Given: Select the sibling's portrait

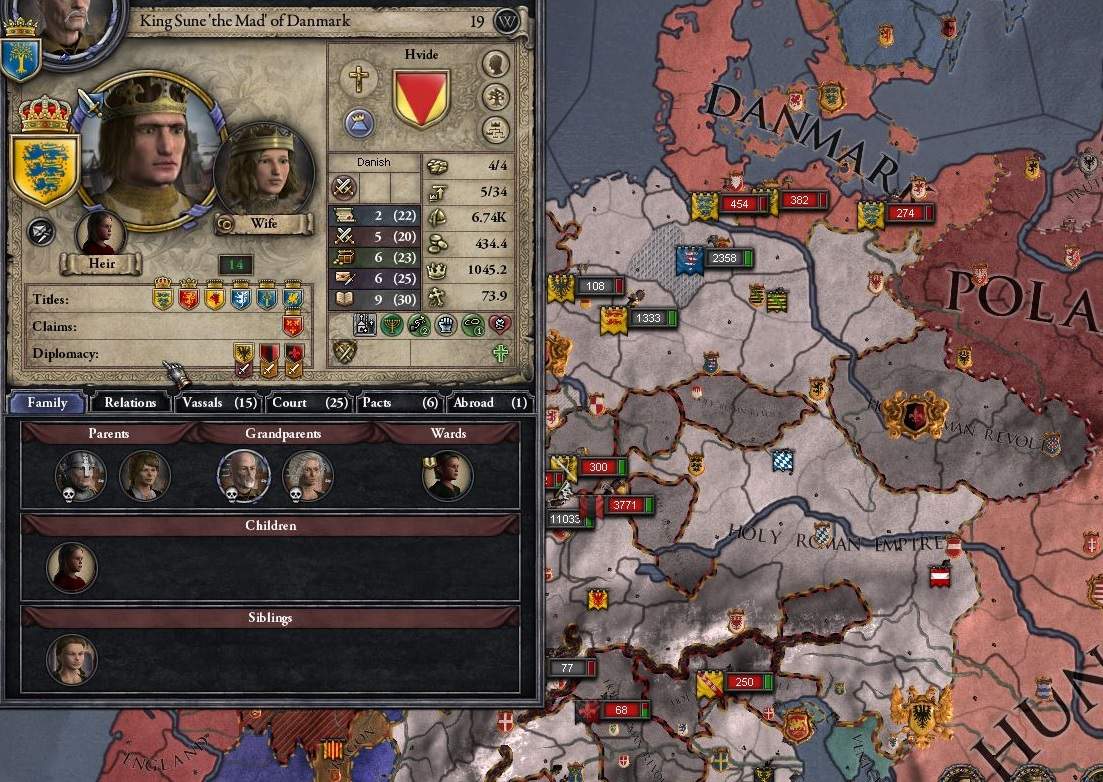Looking at the screenshot, I should (x=72, y=660).
